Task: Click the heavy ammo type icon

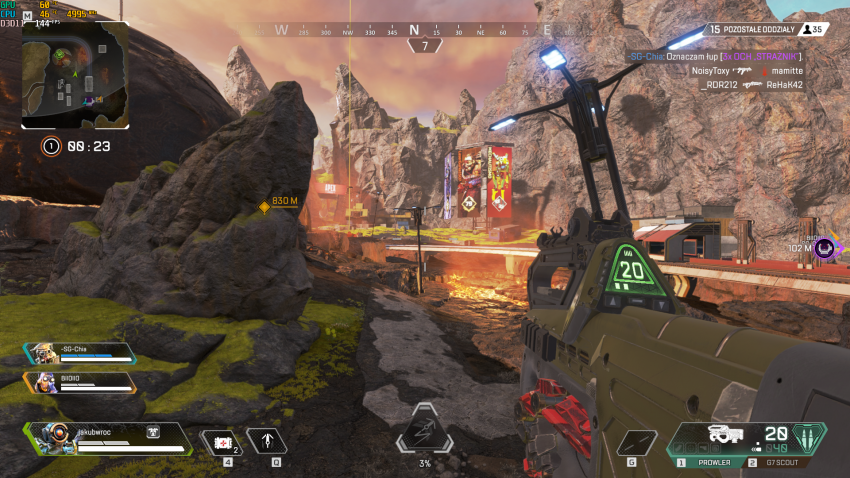Action: pos(806,437)
